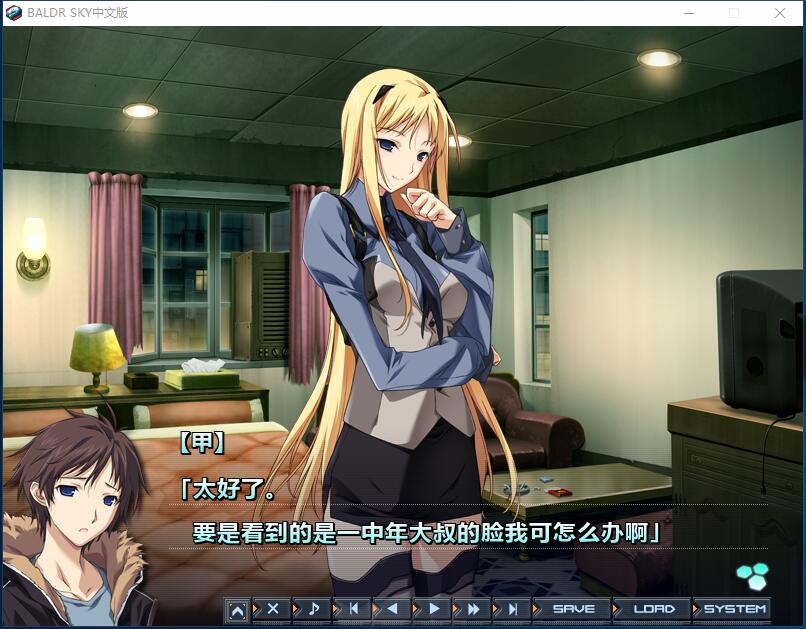Skip to the next scene
806x629 pixels.
tap(512, 608)
